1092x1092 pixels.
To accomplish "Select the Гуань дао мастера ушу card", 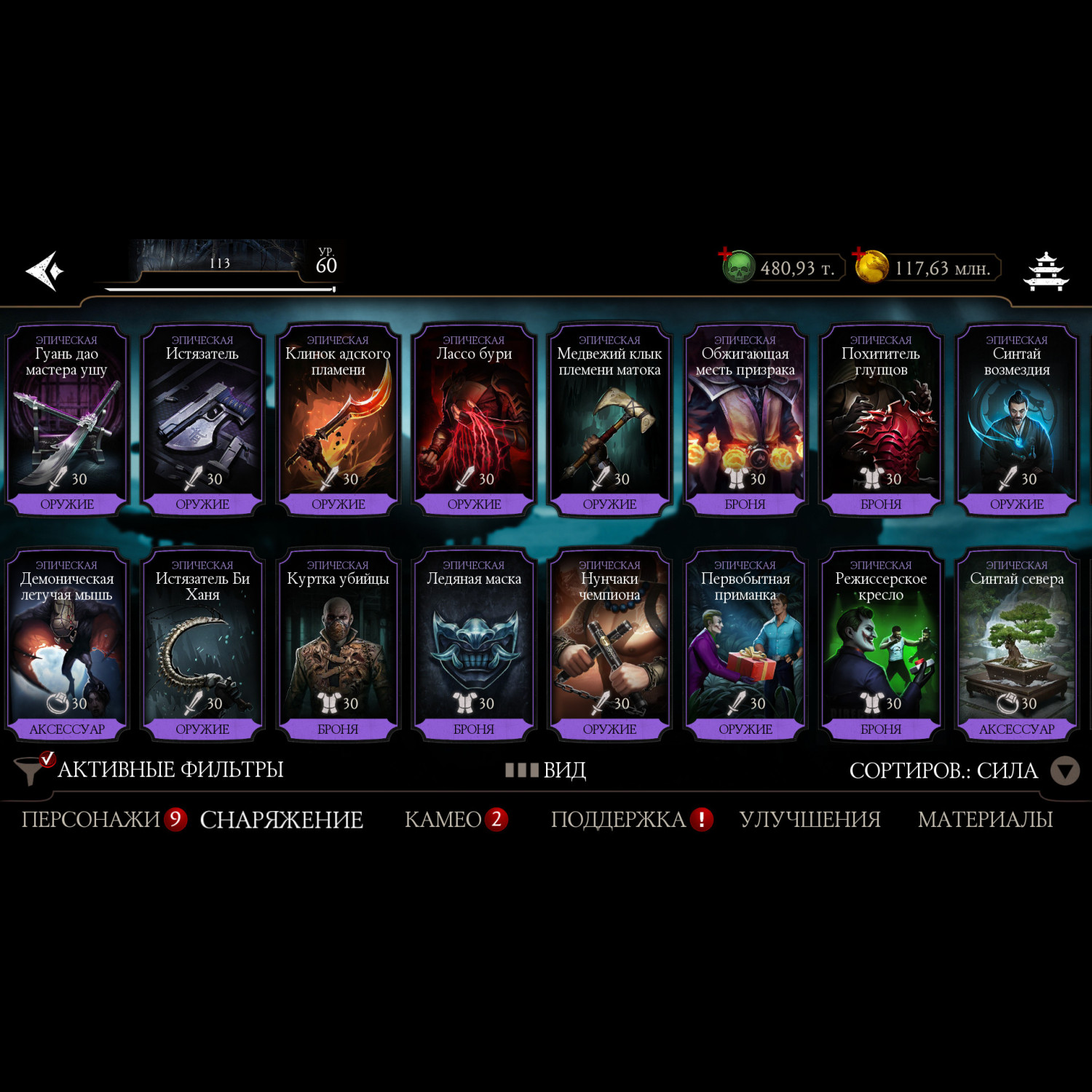I will tap(67, 421).
